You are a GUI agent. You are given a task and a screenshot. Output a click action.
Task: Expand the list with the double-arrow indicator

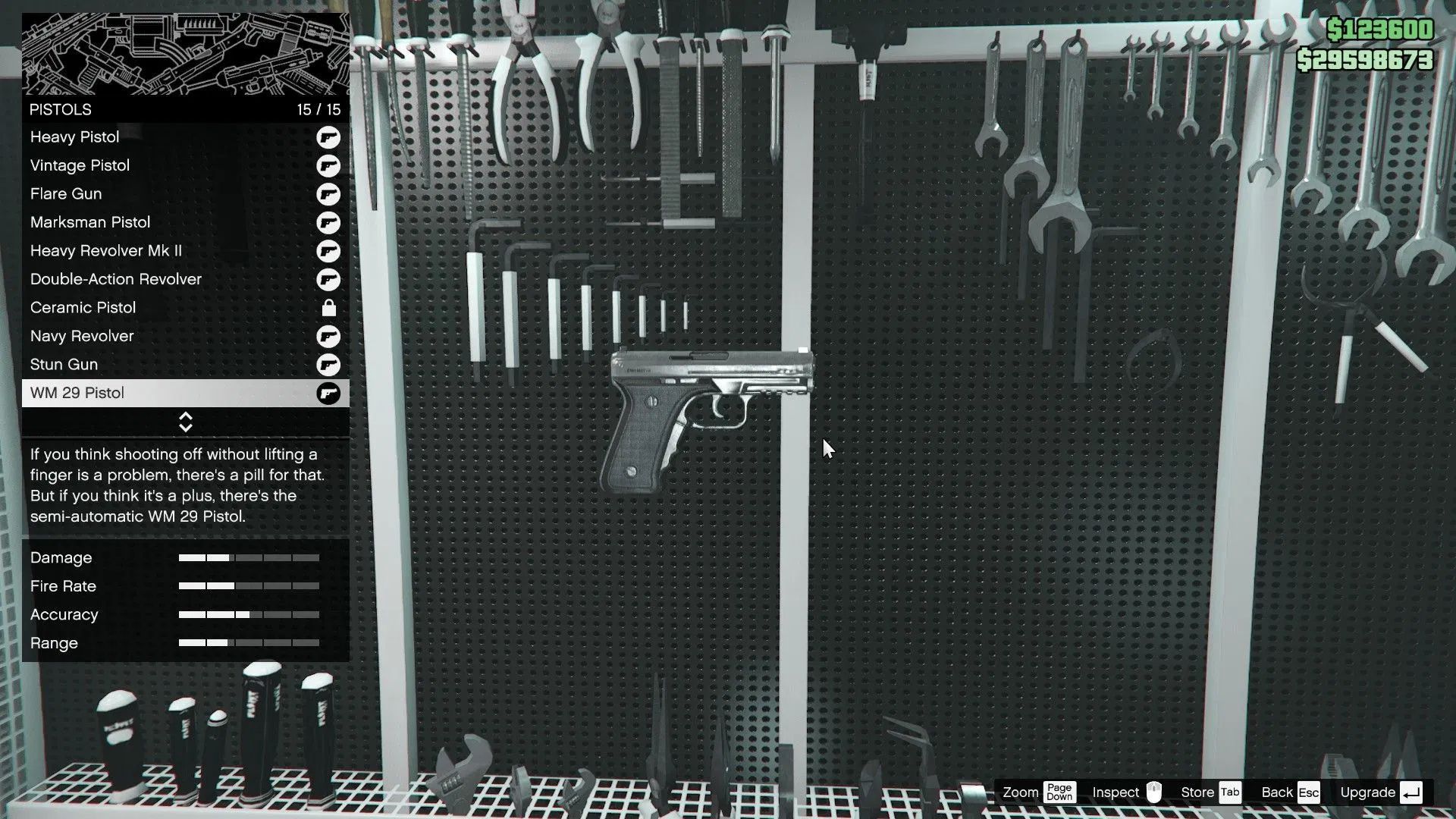(186, 421)
